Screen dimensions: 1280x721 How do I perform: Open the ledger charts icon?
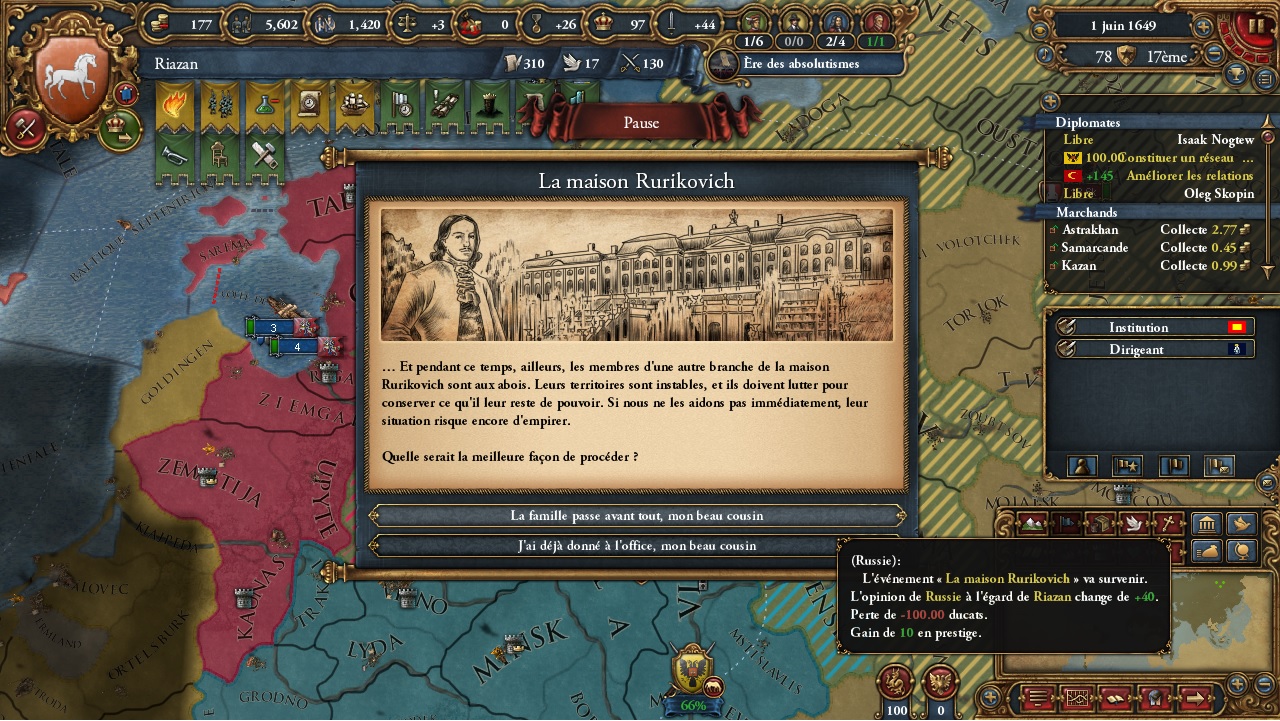point(1077,697)
